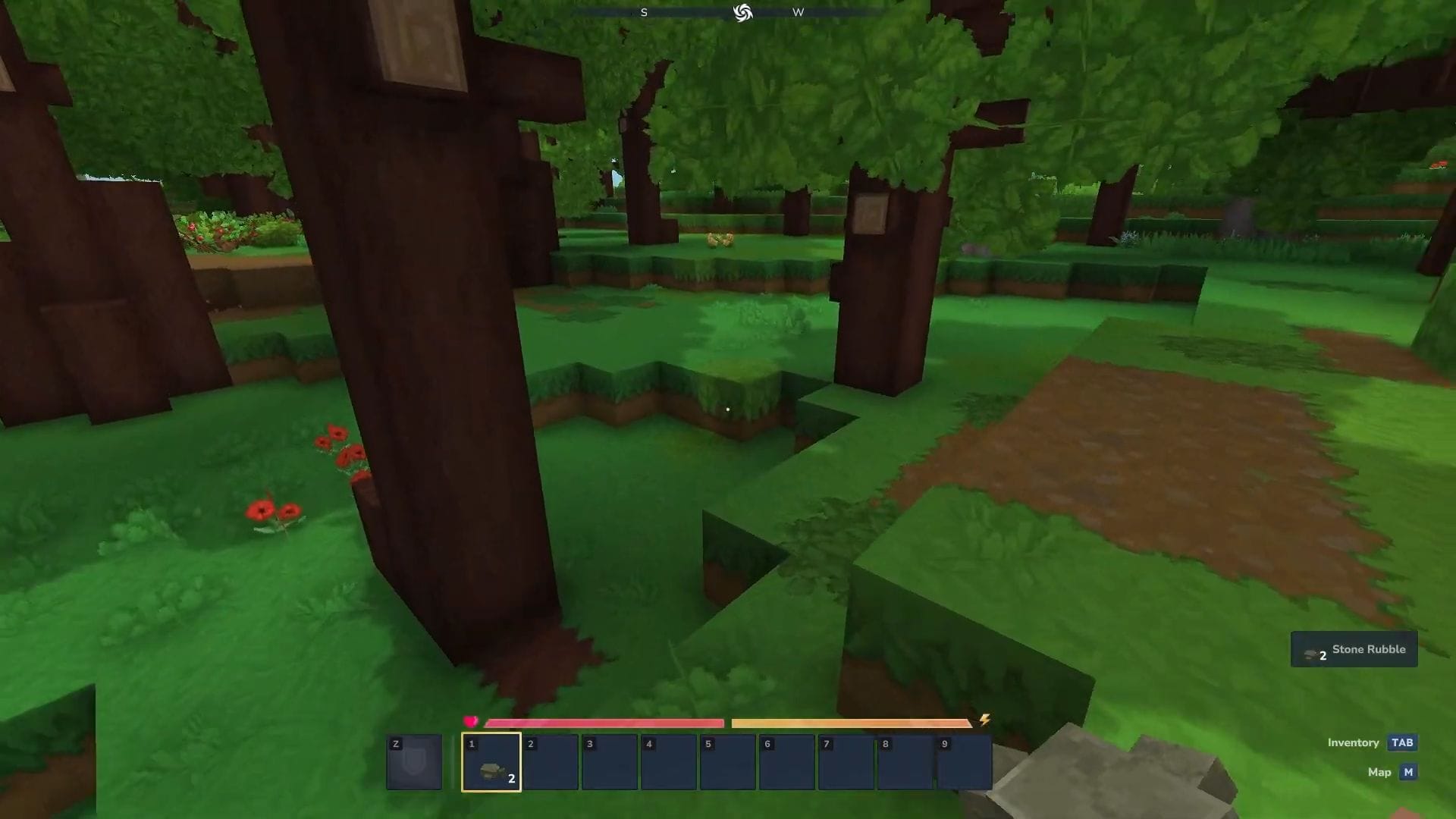The height and width of the screenshot is (819, 1456).
Task: Click the TAB keybind badge next to Inventory
Action: (x=1402, y=742)
